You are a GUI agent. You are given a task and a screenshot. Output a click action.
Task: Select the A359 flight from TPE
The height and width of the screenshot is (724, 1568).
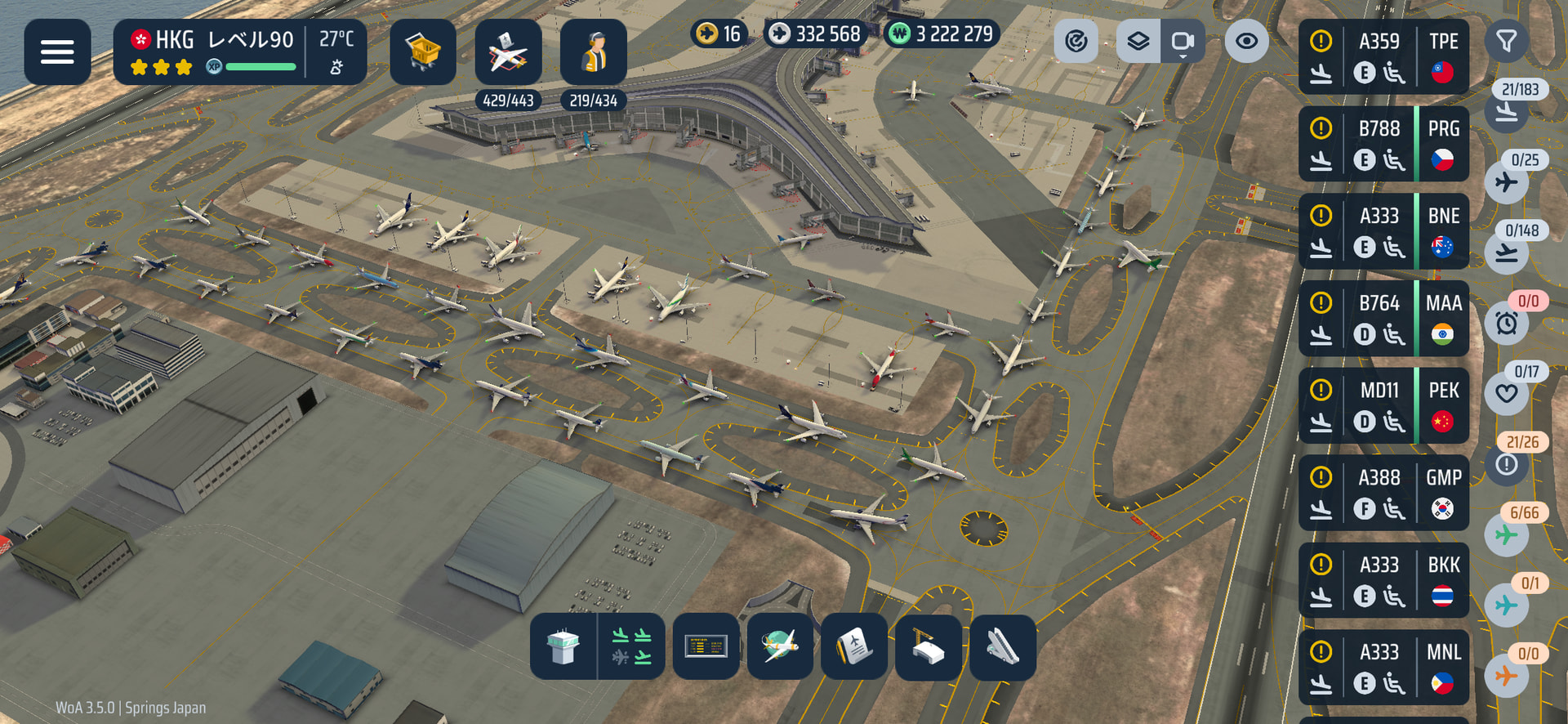[x=1383, y=57]
